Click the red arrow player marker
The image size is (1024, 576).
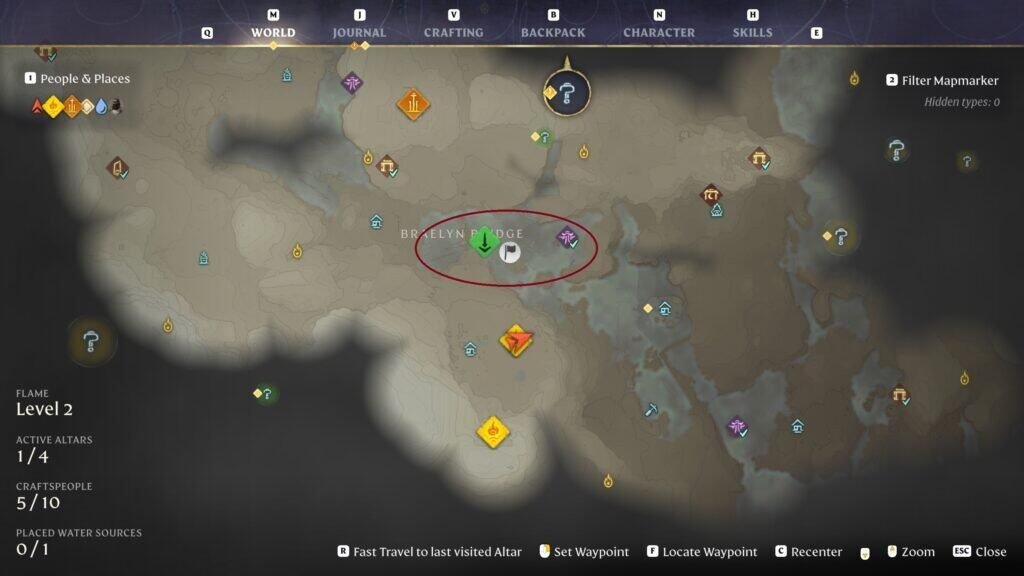[516, 341]
